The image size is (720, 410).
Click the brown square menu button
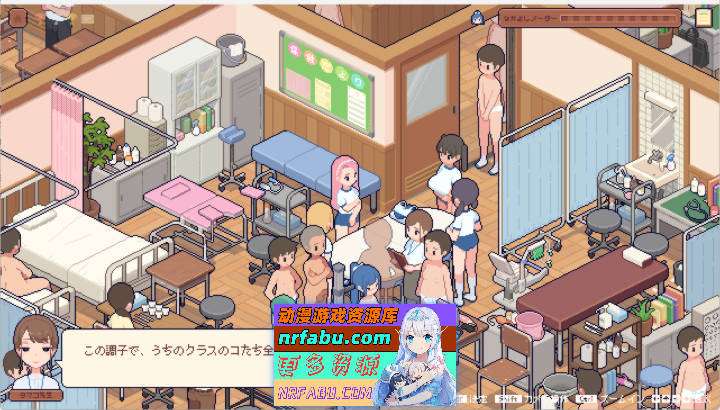click(x=16, y=17)
